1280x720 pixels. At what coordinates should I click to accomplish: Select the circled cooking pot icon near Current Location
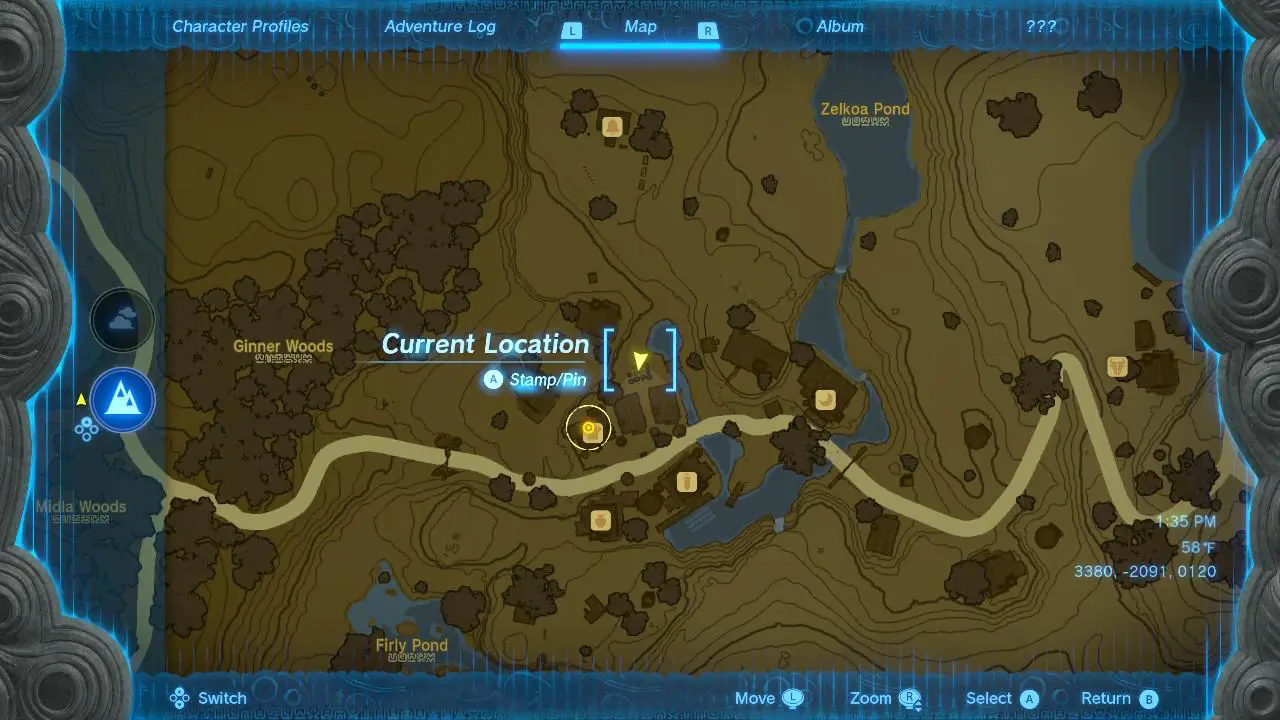click(x=588, y=428)
